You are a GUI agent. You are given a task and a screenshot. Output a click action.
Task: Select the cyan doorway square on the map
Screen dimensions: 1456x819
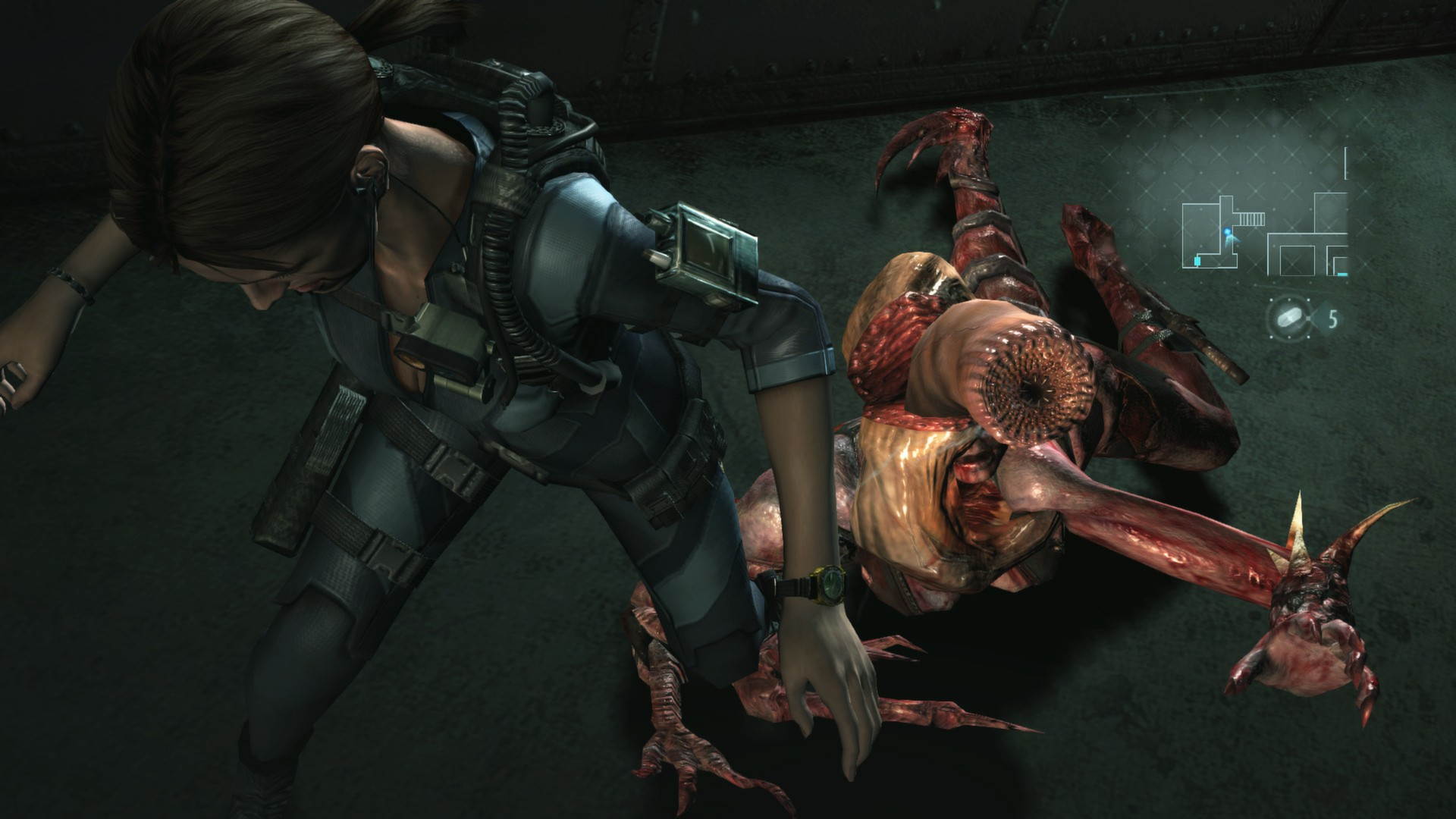(1197, 261)
